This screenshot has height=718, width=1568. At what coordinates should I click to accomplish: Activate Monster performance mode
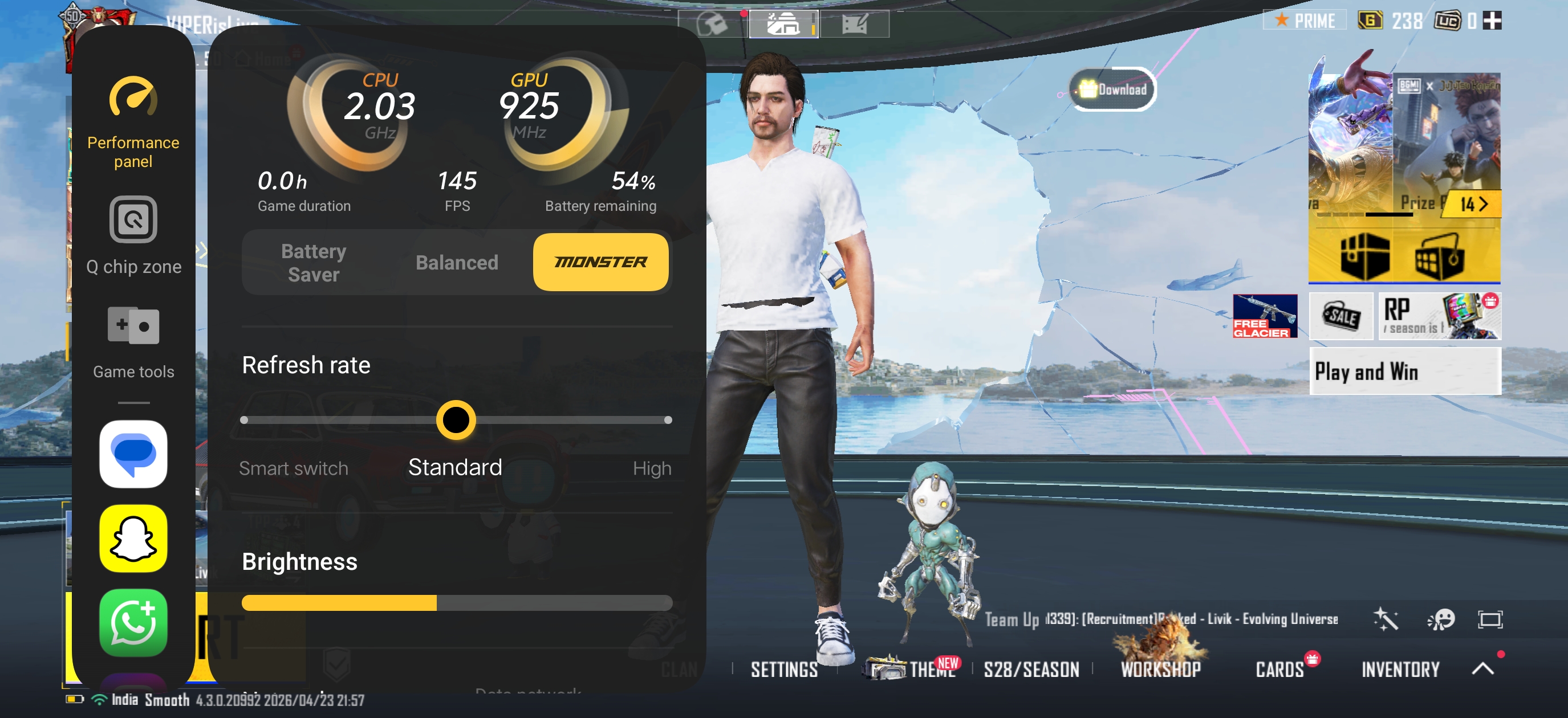(600, 262)
